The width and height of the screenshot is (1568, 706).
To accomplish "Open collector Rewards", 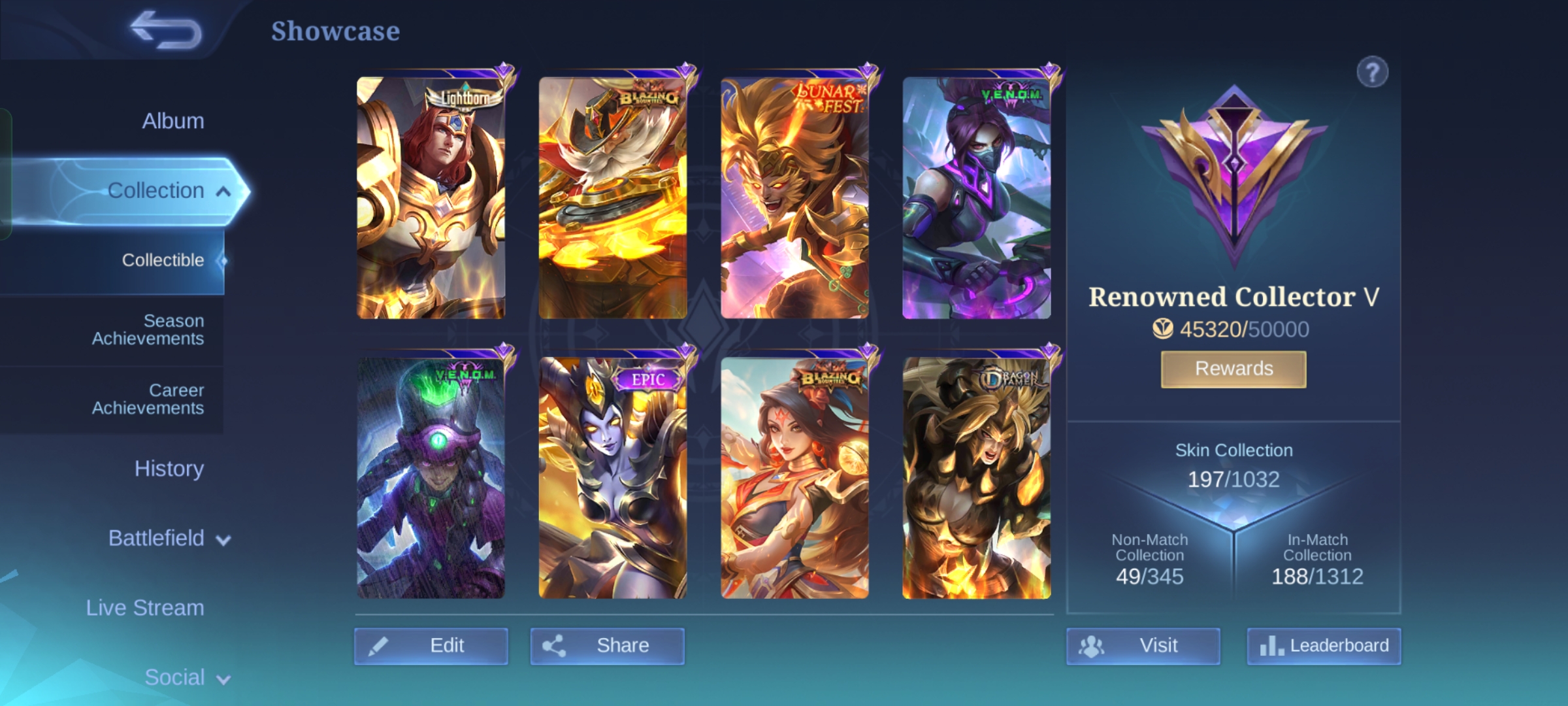I will pos(1233,369).
